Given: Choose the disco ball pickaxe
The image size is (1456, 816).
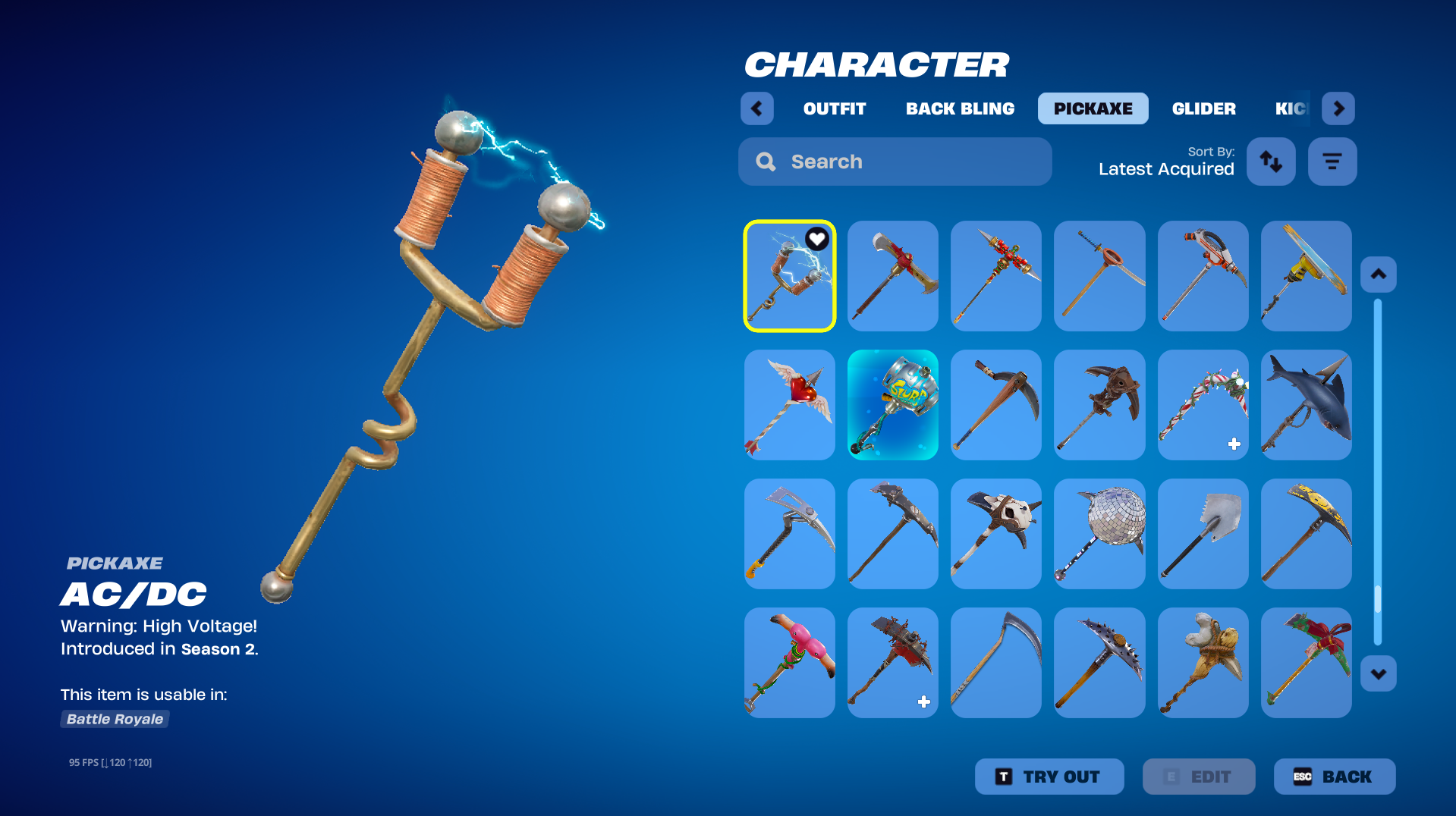Looking at the screenshot, I should 1099,534.
